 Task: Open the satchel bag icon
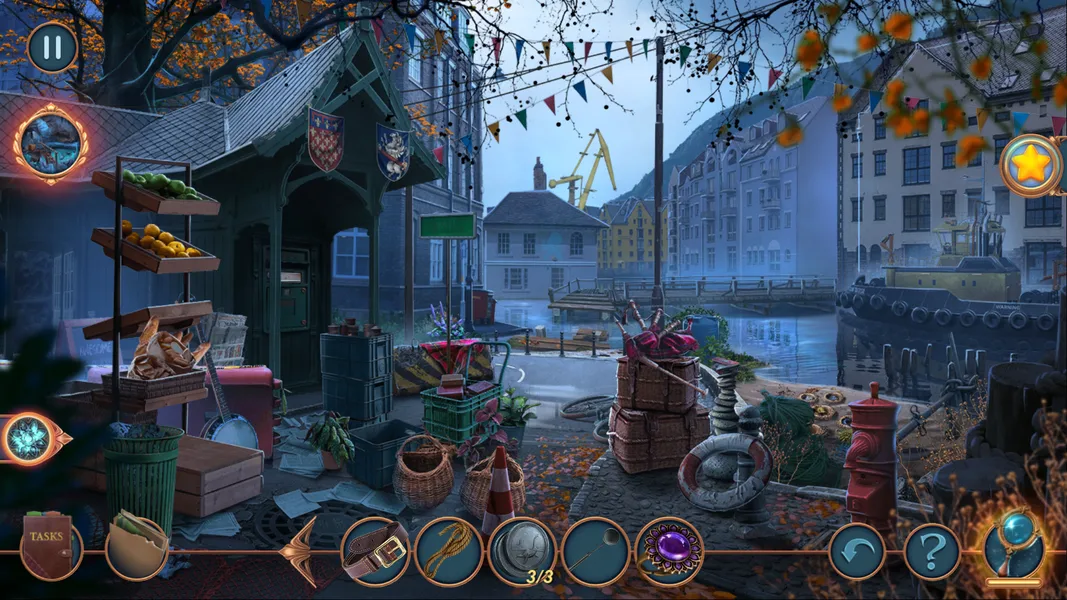(x=136, y=548)
